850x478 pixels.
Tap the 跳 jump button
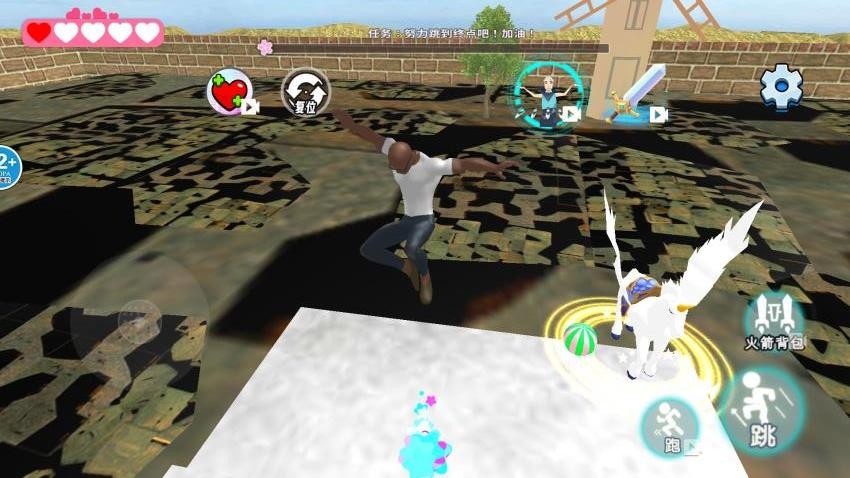762,411
